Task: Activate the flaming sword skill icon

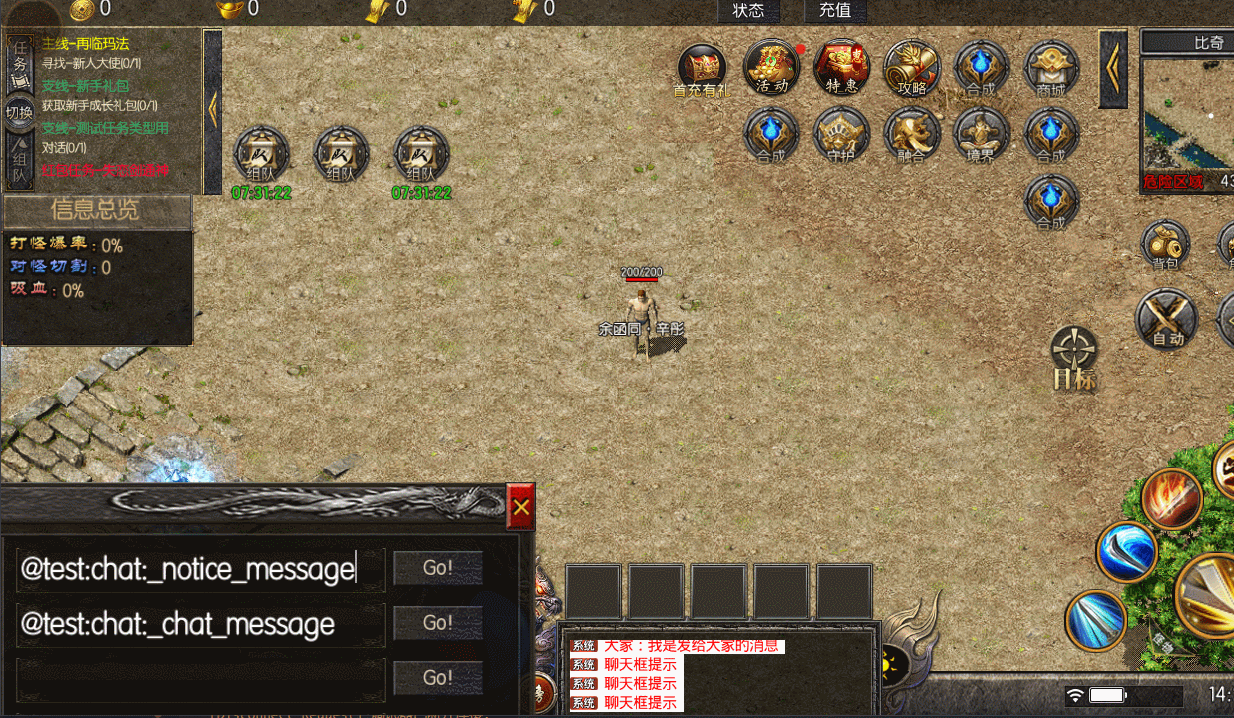Action: pyautogui.click(x=1171, y=498)
